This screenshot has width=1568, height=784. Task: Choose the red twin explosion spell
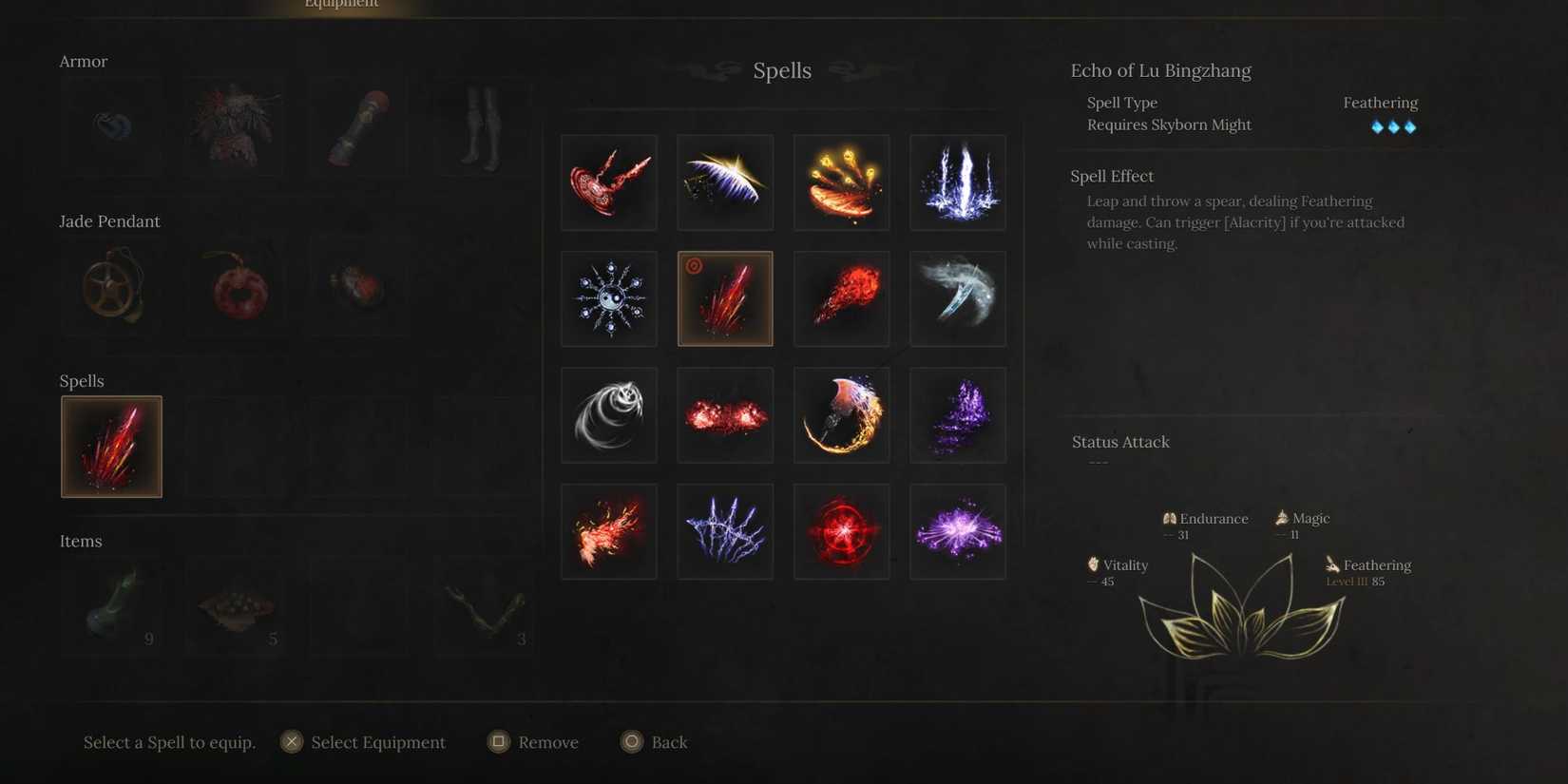click(x=725, y=415)
